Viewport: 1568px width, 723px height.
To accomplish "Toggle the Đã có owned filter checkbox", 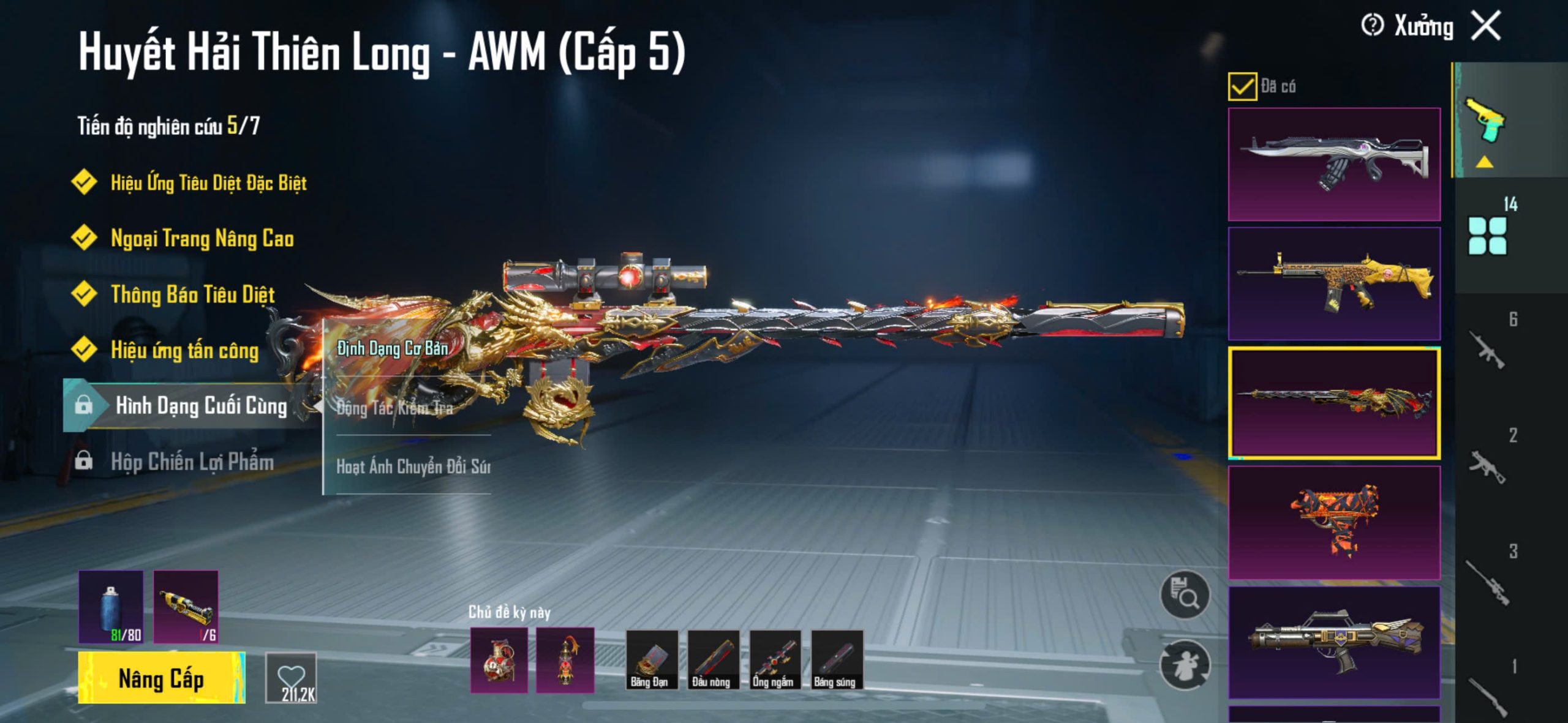I will point(1242,86).
